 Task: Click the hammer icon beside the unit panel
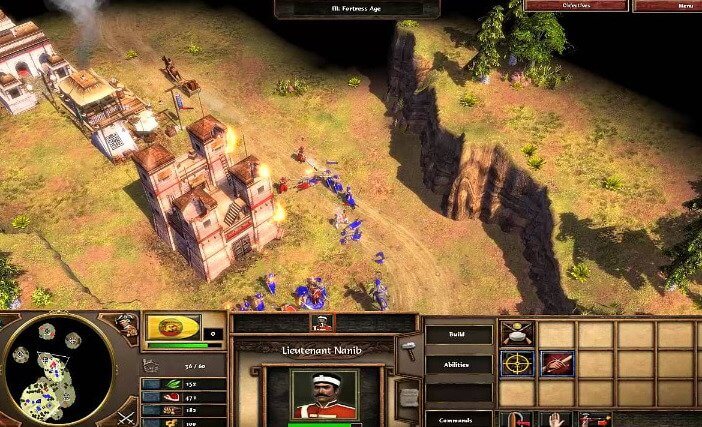point(408,349)
